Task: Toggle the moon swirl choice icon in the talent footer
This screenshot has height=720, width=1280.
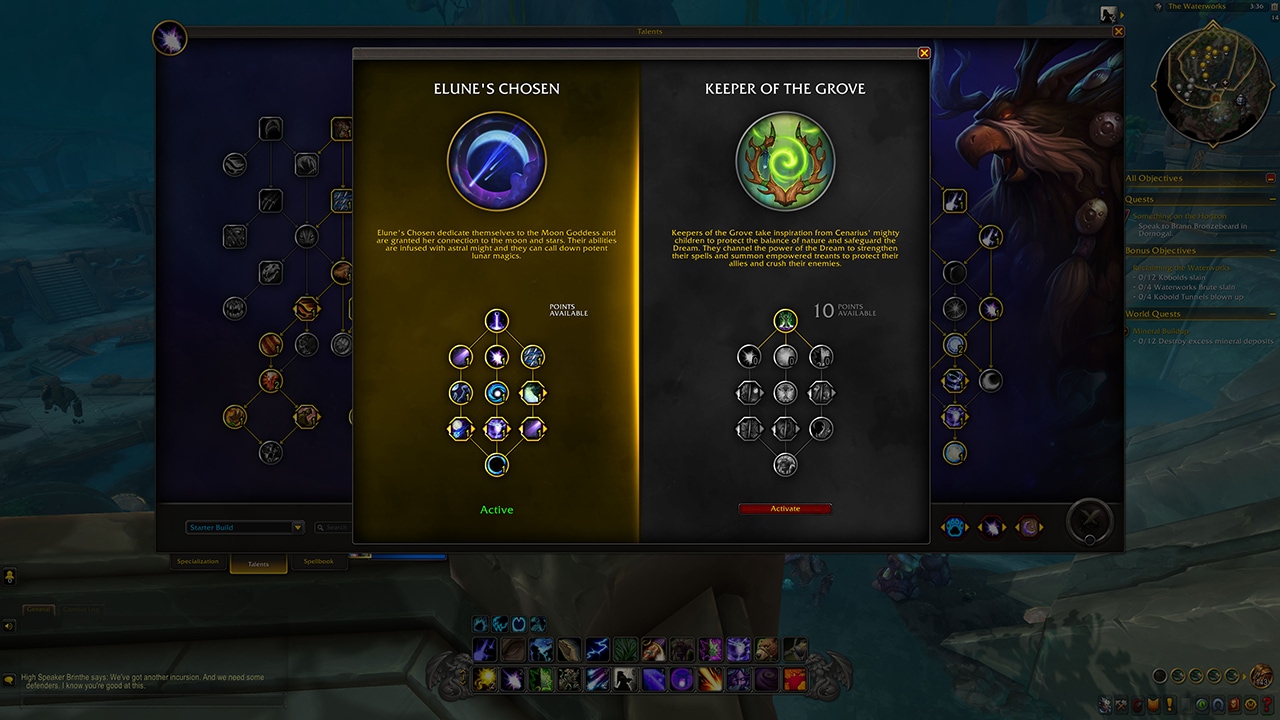Action: (x=1029, y=526)
